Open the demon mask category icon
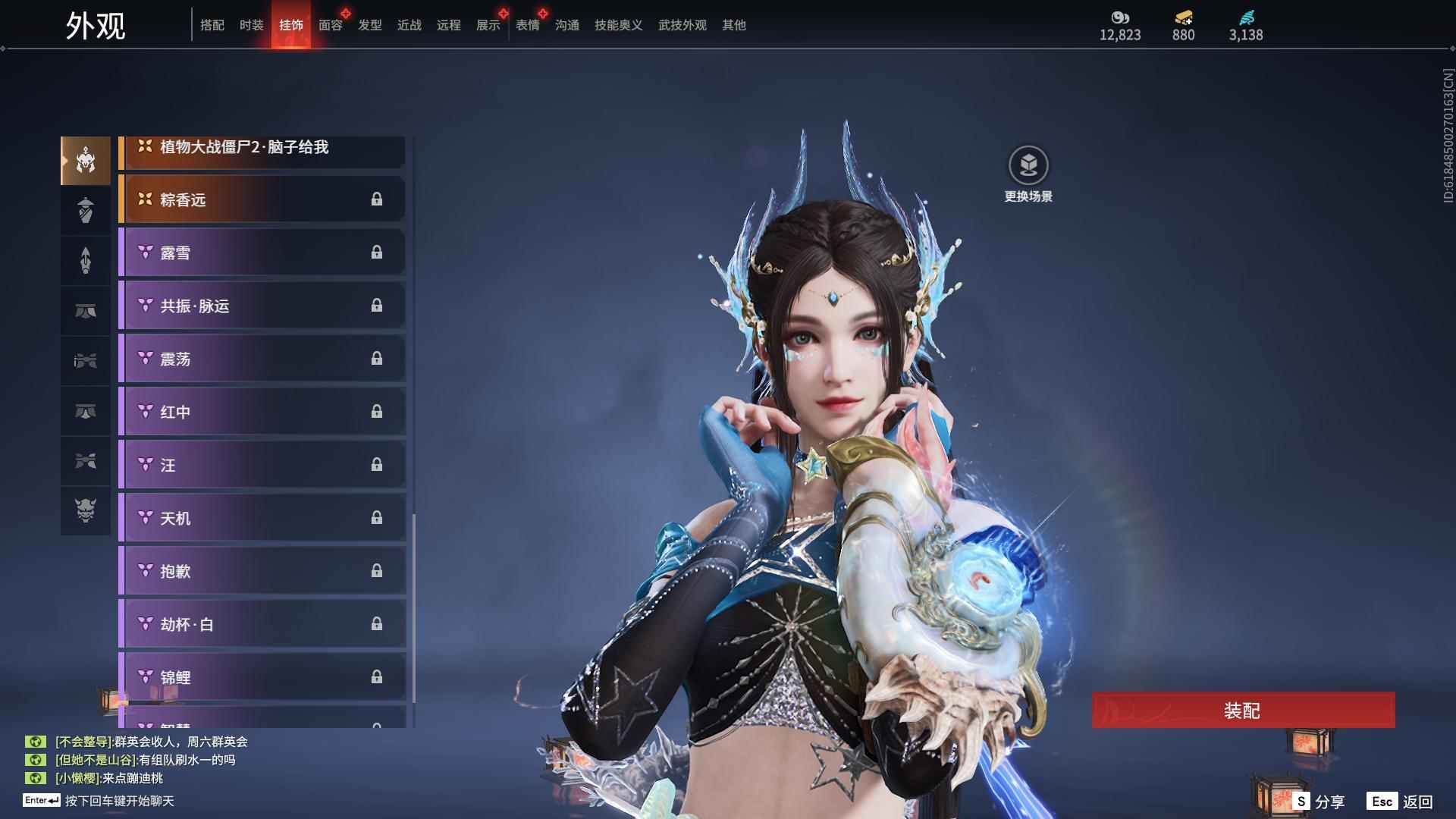The image size is (1456, 819). point(86,510)
